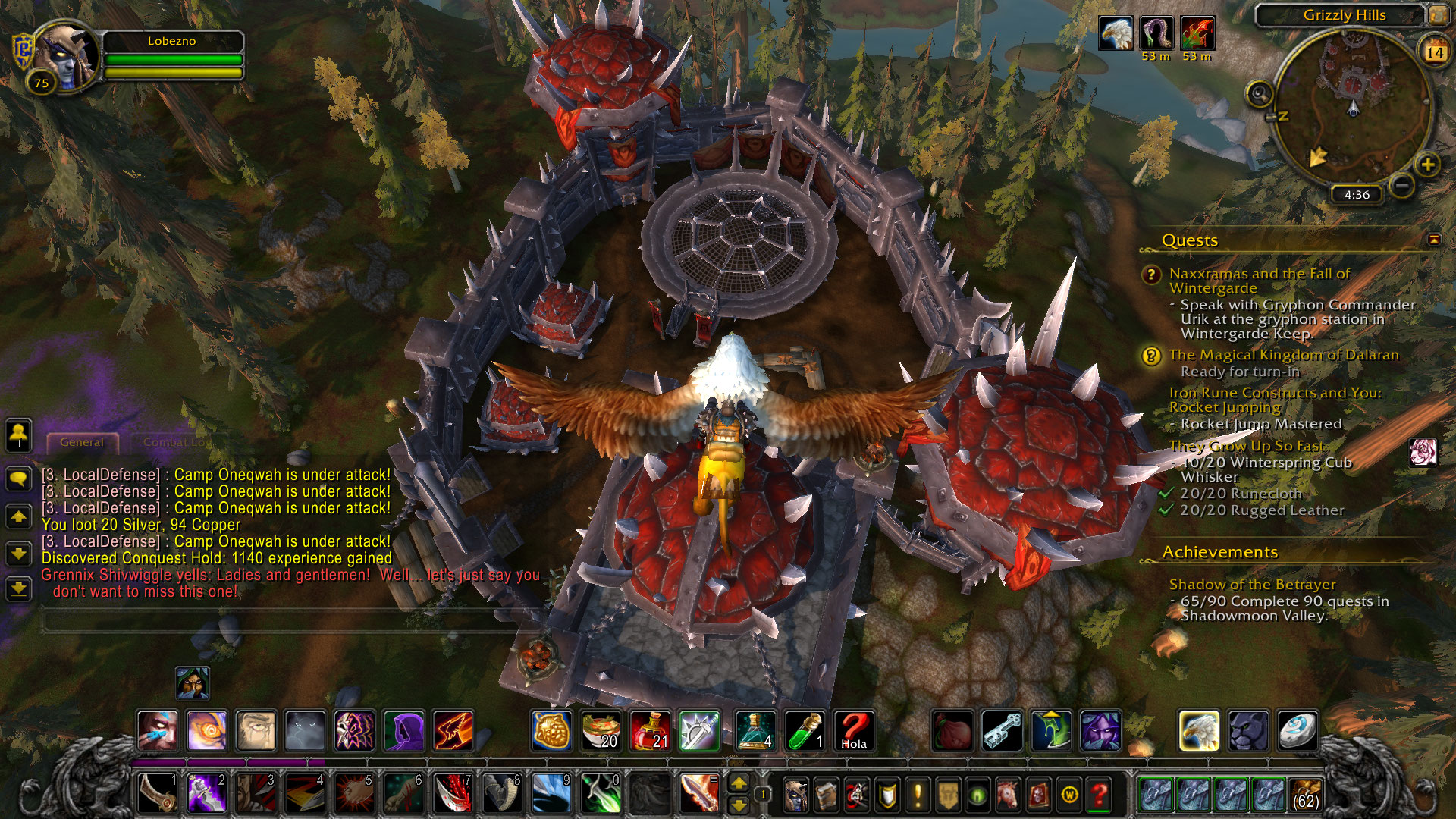Open the skeleton key lockpicking ability
The image size is (1456, 819).
pos(1002,731)
